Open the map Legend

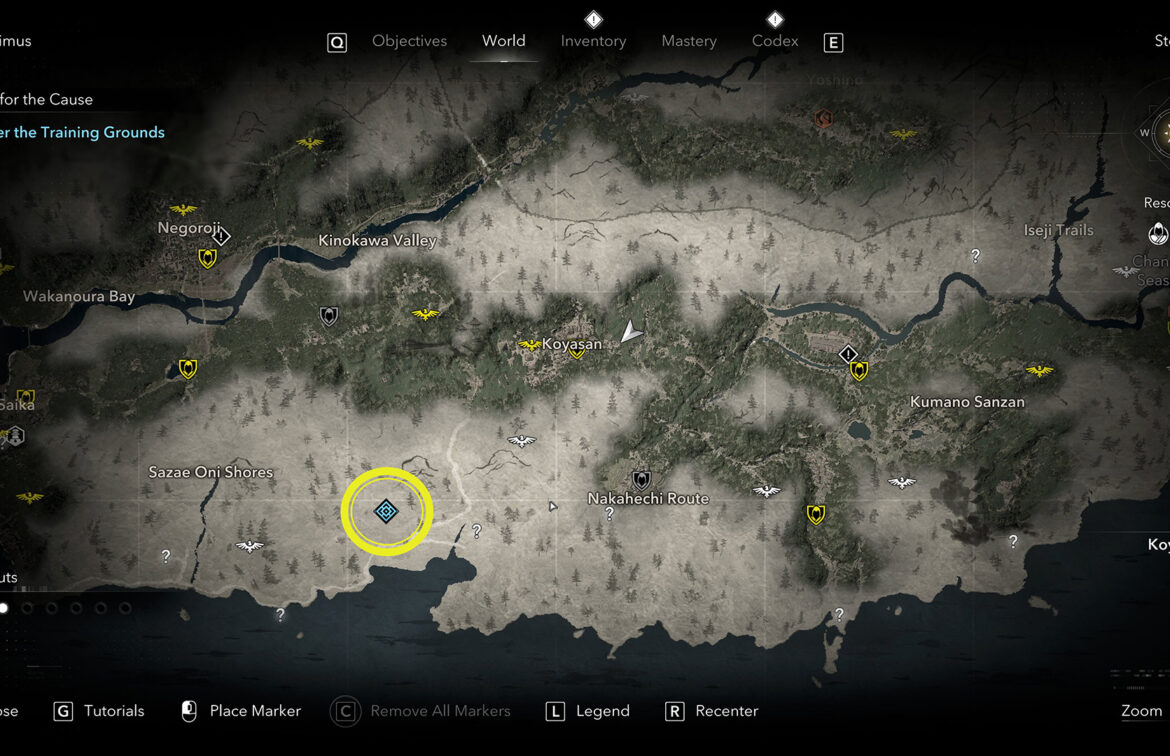point(602,711)
